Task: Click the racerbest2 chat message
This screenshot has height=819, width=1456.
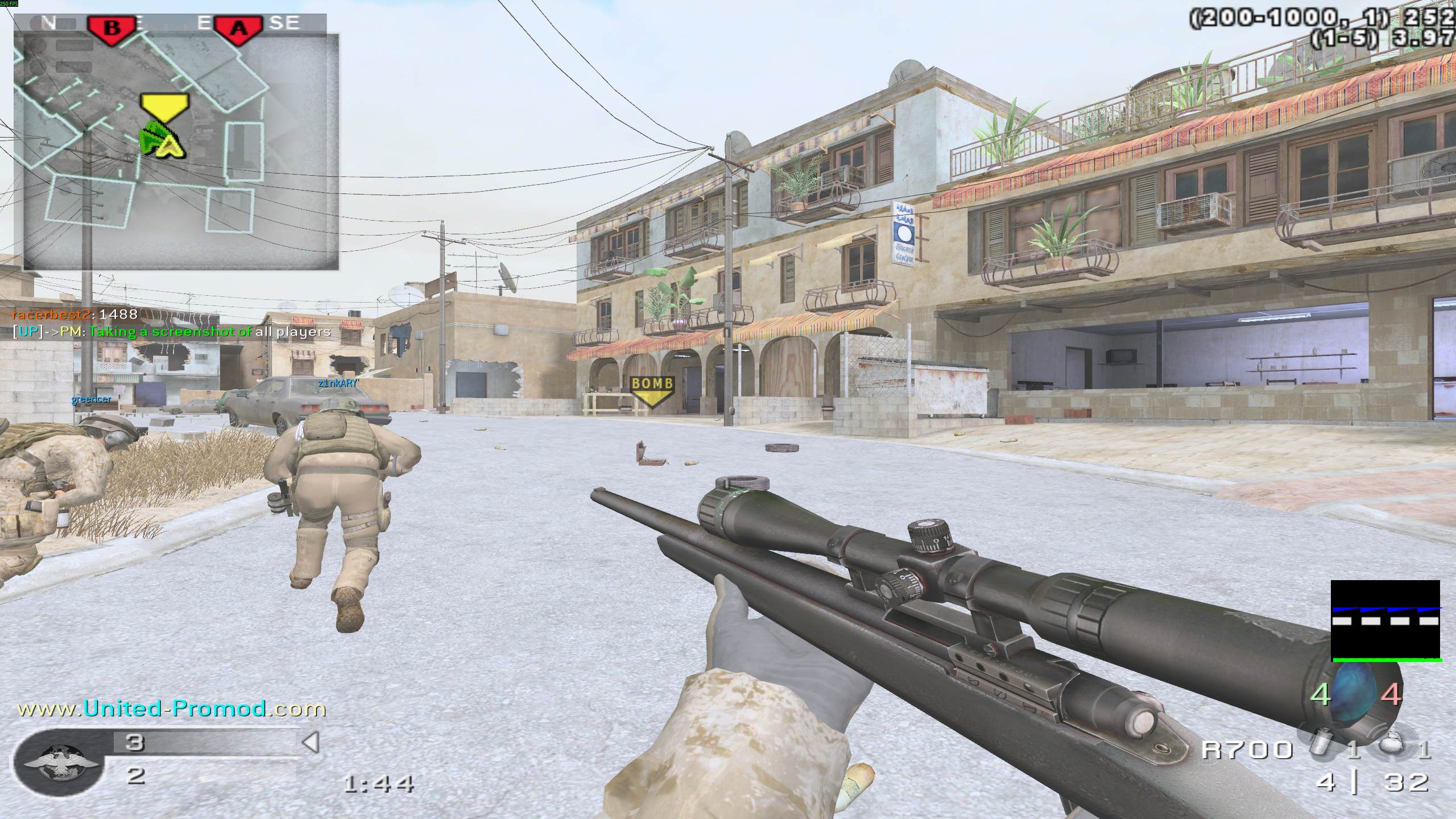Action: (75, 314)
